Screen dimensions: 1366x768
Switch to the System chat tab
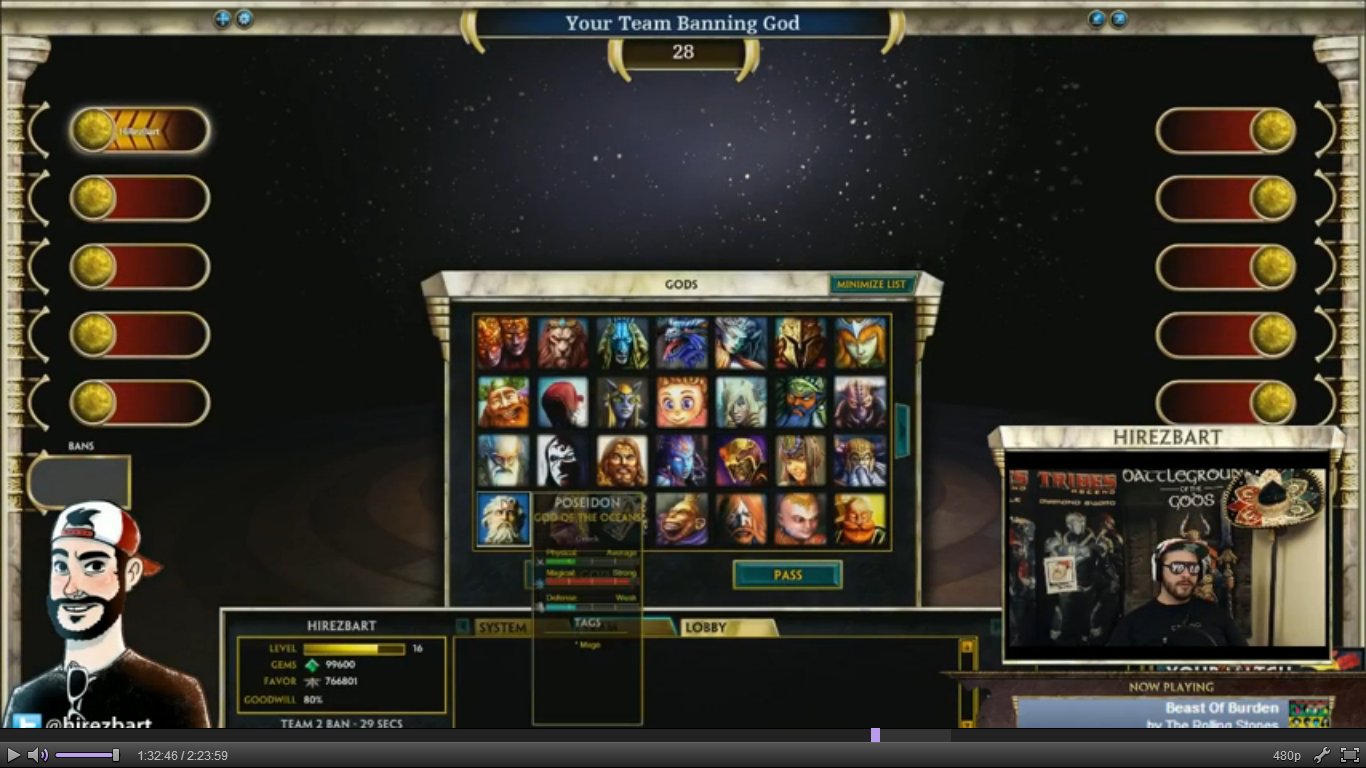(x=502, y=628)
